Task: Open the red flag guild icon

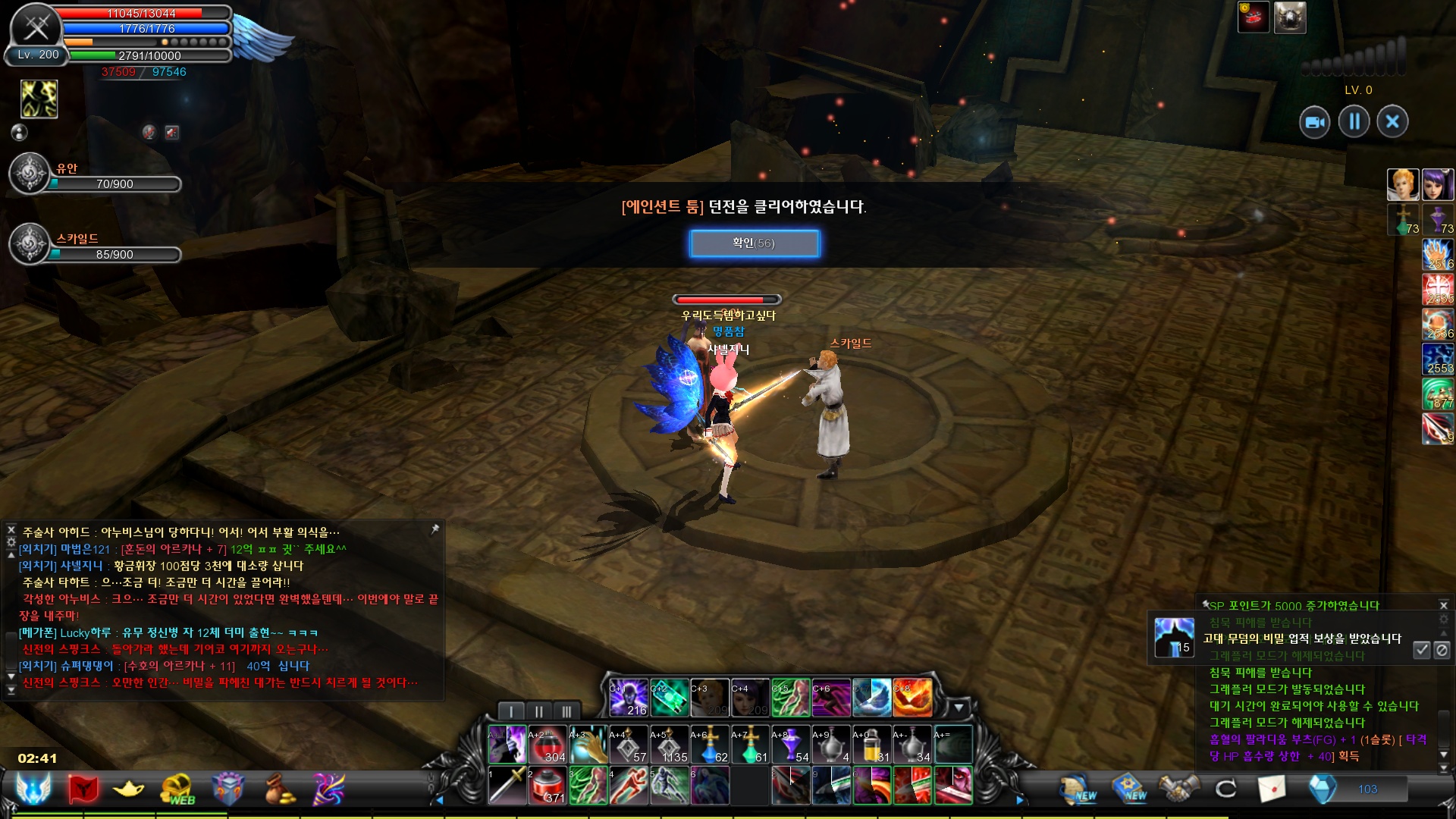Action: [x=83, y=789]
